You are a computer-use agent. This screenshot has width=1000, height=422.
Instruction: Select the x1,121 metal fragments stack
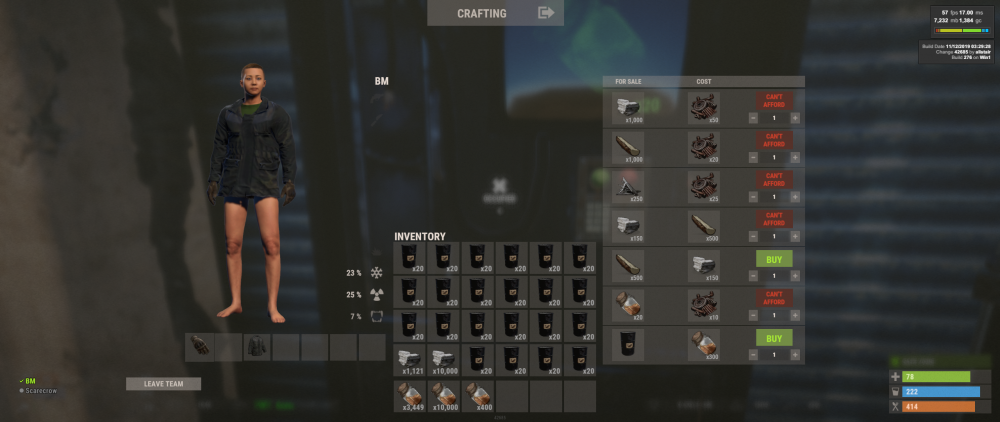click(410, 361)
